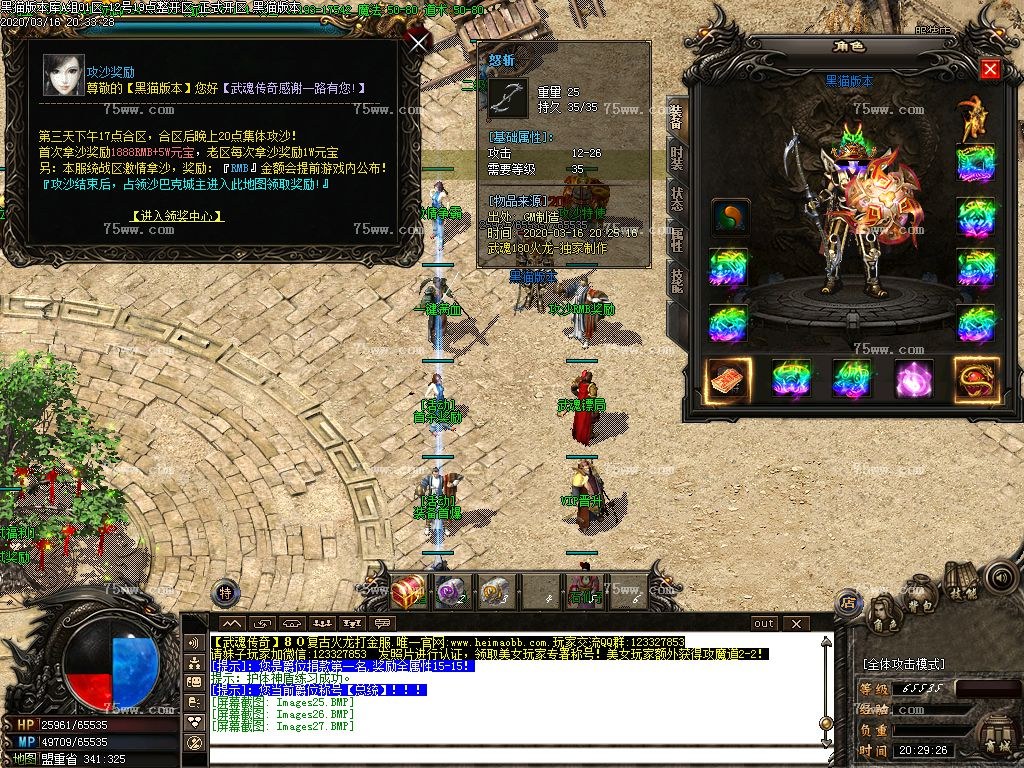Open the 状态 status tab
This screenshot has width=1024, height=768.
coord(677,199)
